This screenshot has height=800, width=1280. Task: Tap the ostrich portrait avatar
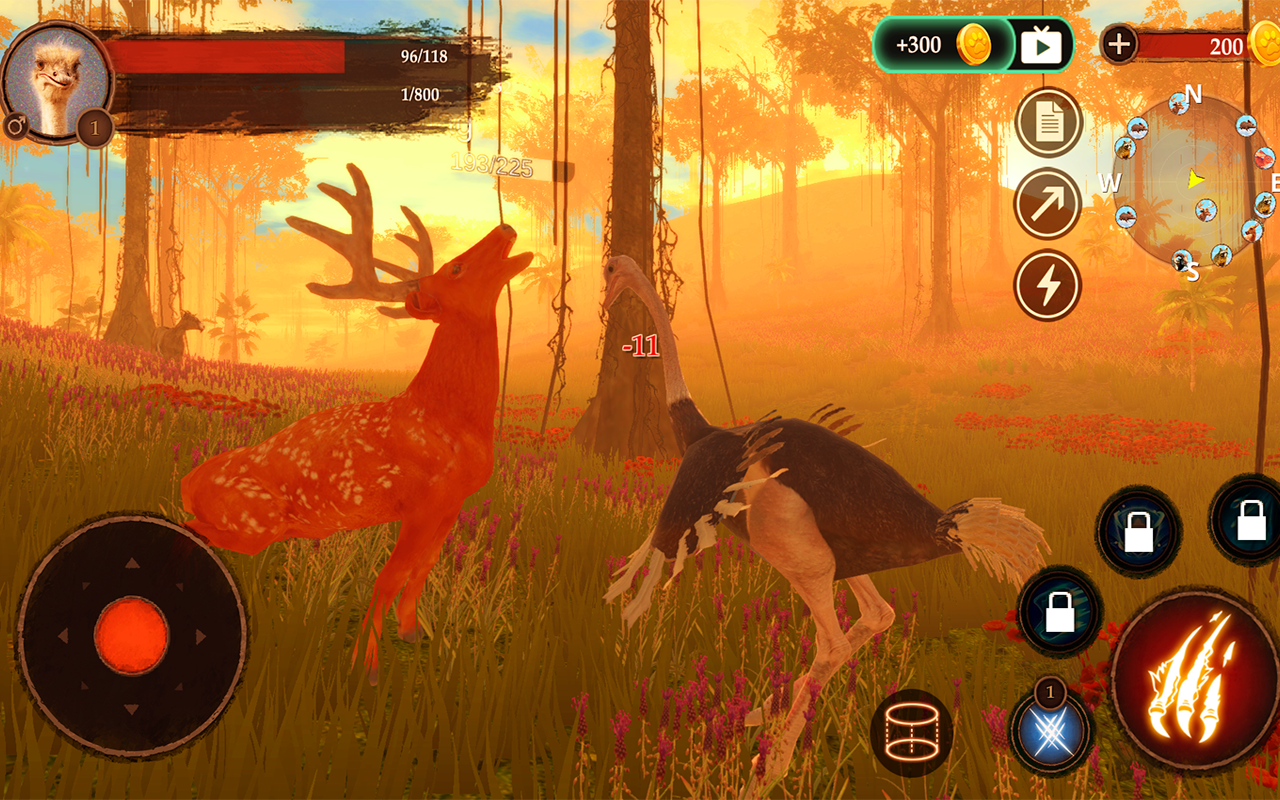tap(55, 82)
